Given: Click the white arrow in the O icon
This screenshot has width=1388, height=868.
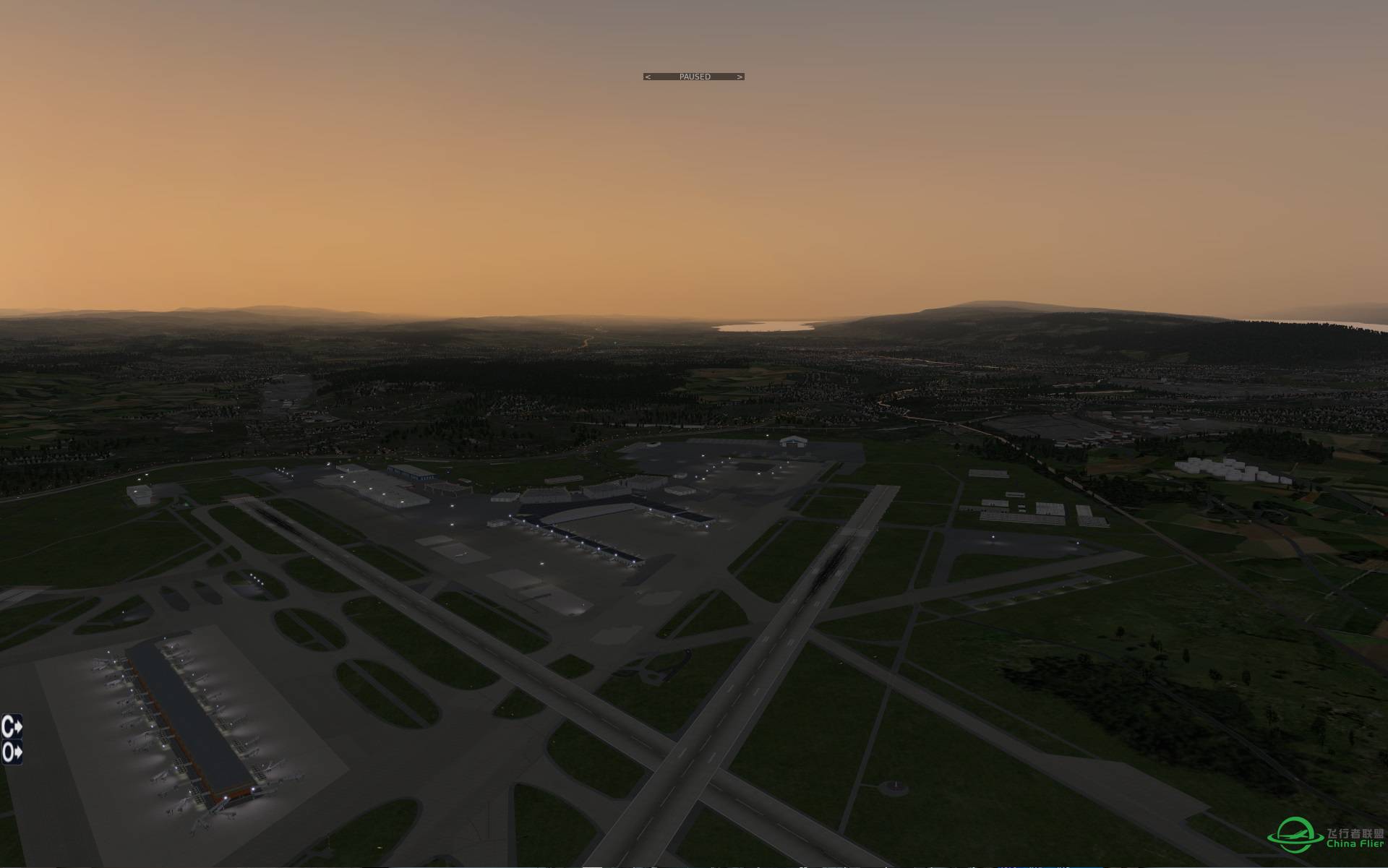Looking at the screenshot, I should click(18, 752).
